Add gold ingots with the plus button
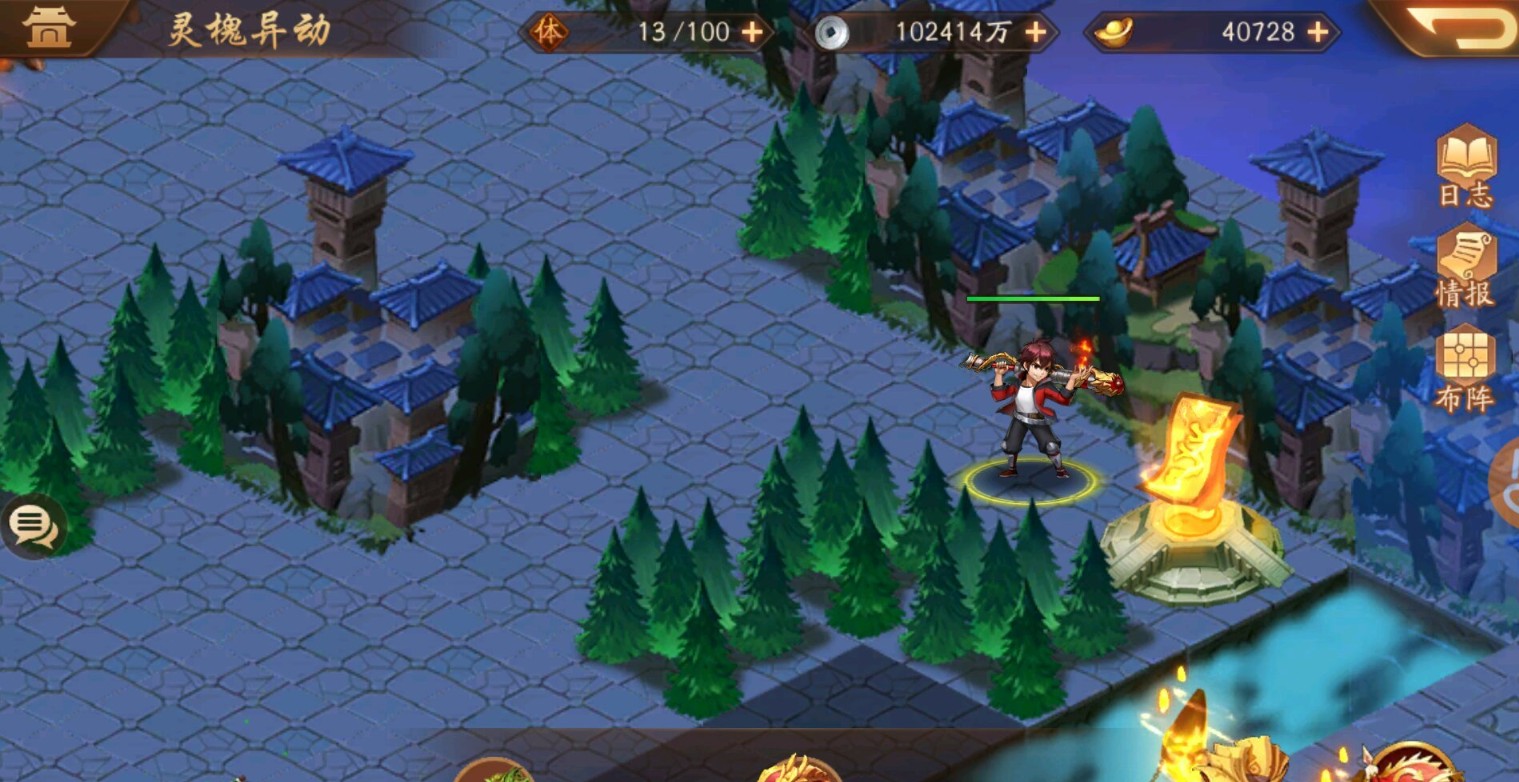This screenshot has width=1519, height=782. (1319, 32)
